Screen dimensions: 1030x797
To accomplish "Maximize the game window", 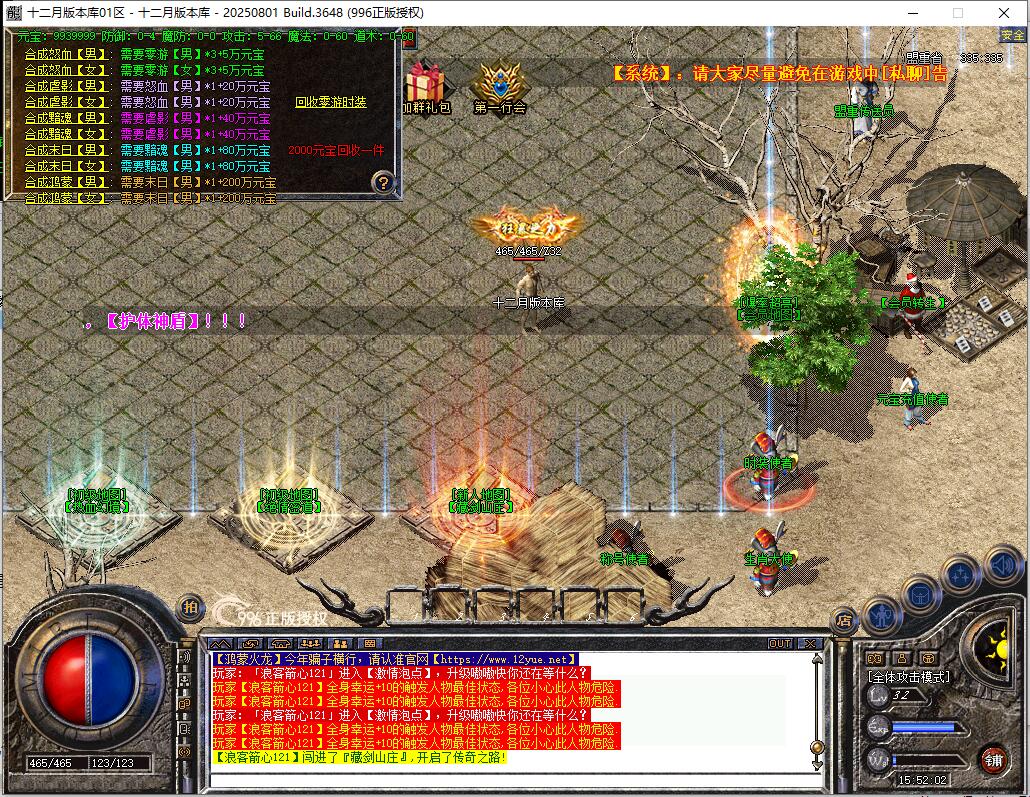I will (x=957, y=13).
